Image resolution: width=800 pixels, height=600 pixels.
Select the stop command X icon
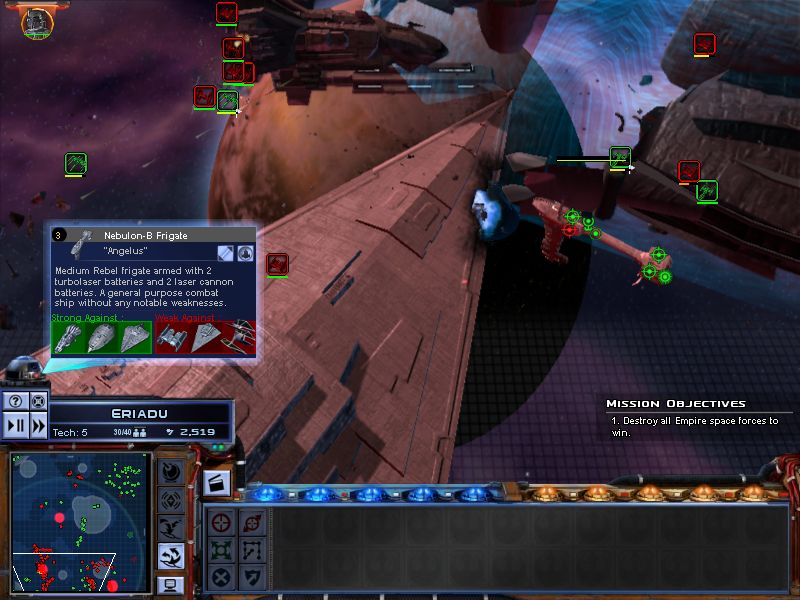(222, 577)
